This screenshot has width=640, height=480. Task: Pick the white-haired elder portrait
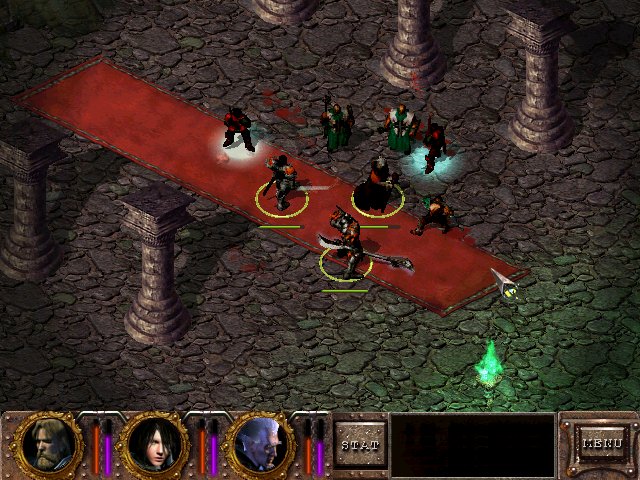(x=257, y=443)
